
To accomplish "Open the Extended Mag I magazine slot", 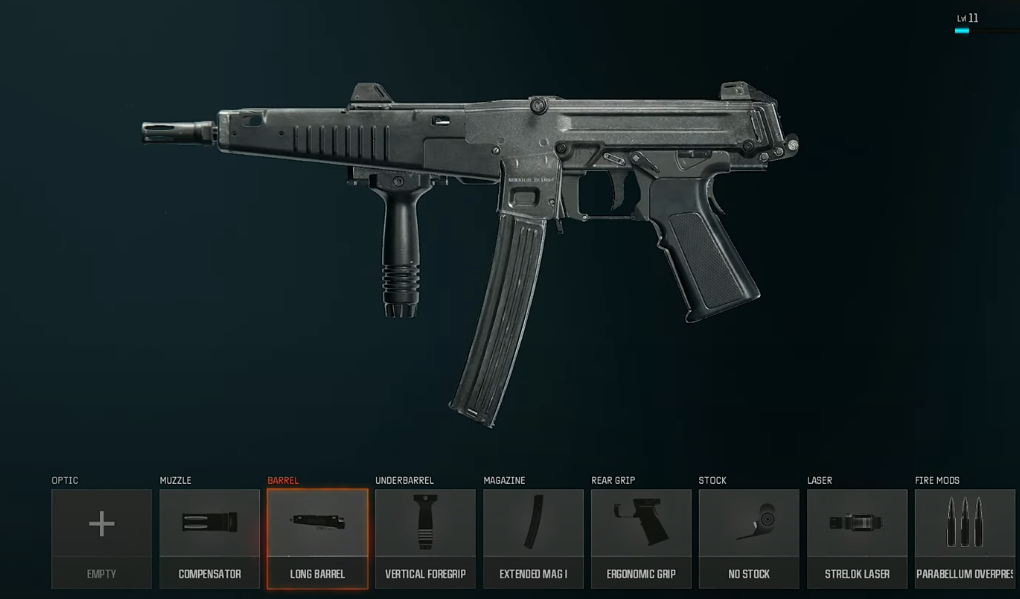I will [533, 538].
